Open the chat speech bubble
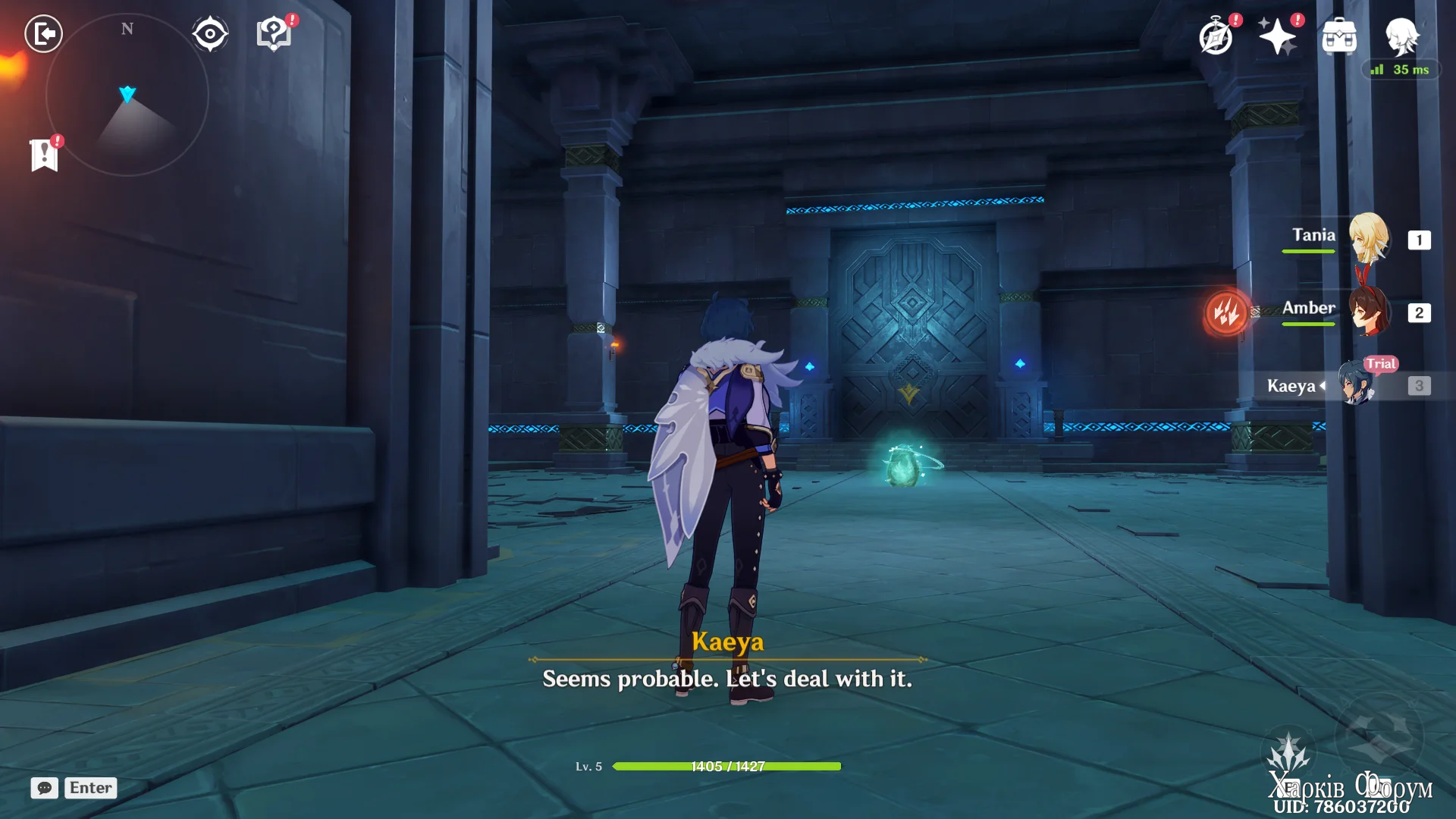The height and width of the screenshot is (819, 1456). [x=45, y=788]
